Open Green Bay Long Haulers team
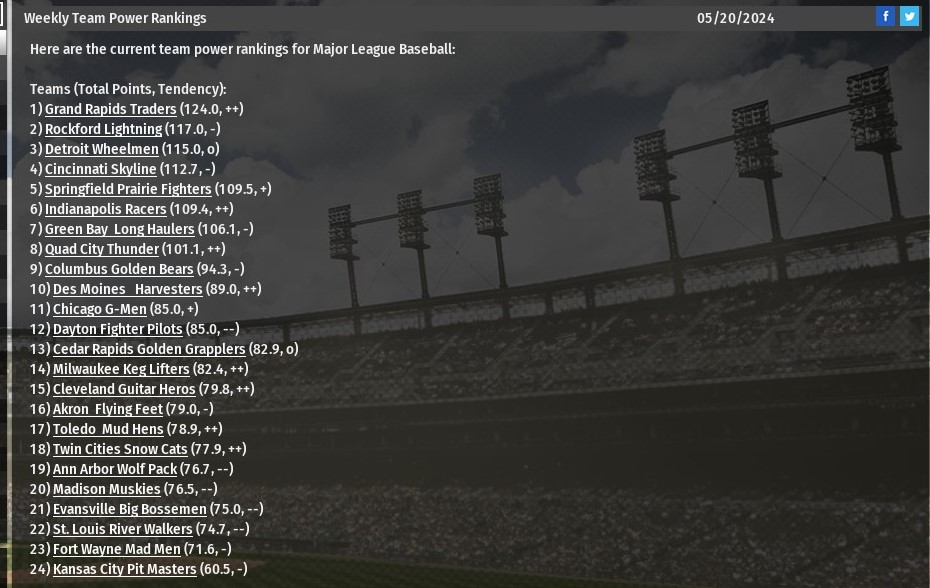The image size is (930, 588). coord(119,229)
